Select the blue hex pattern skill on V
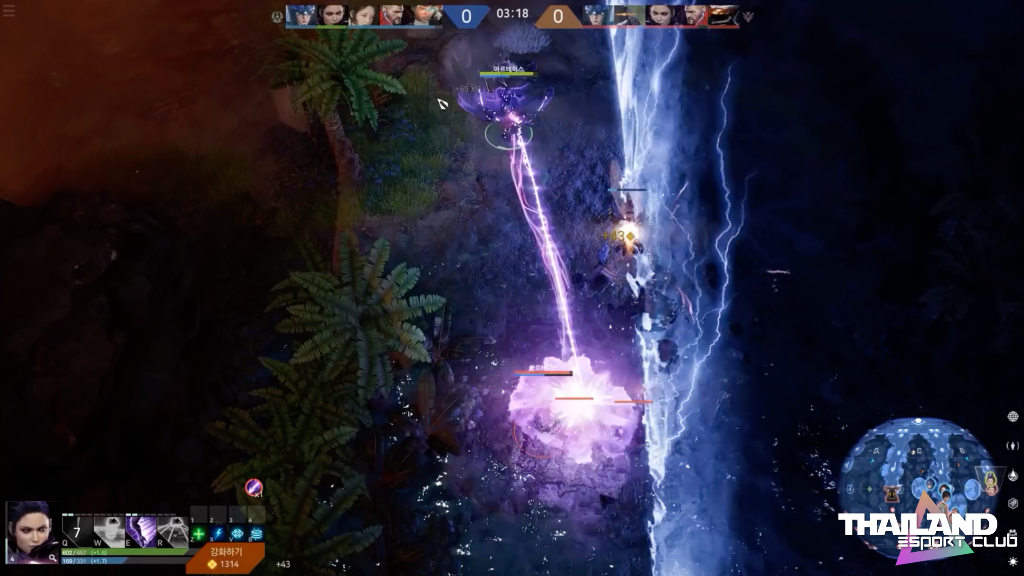The image size is (1024, 576). (x=237, y=534)
